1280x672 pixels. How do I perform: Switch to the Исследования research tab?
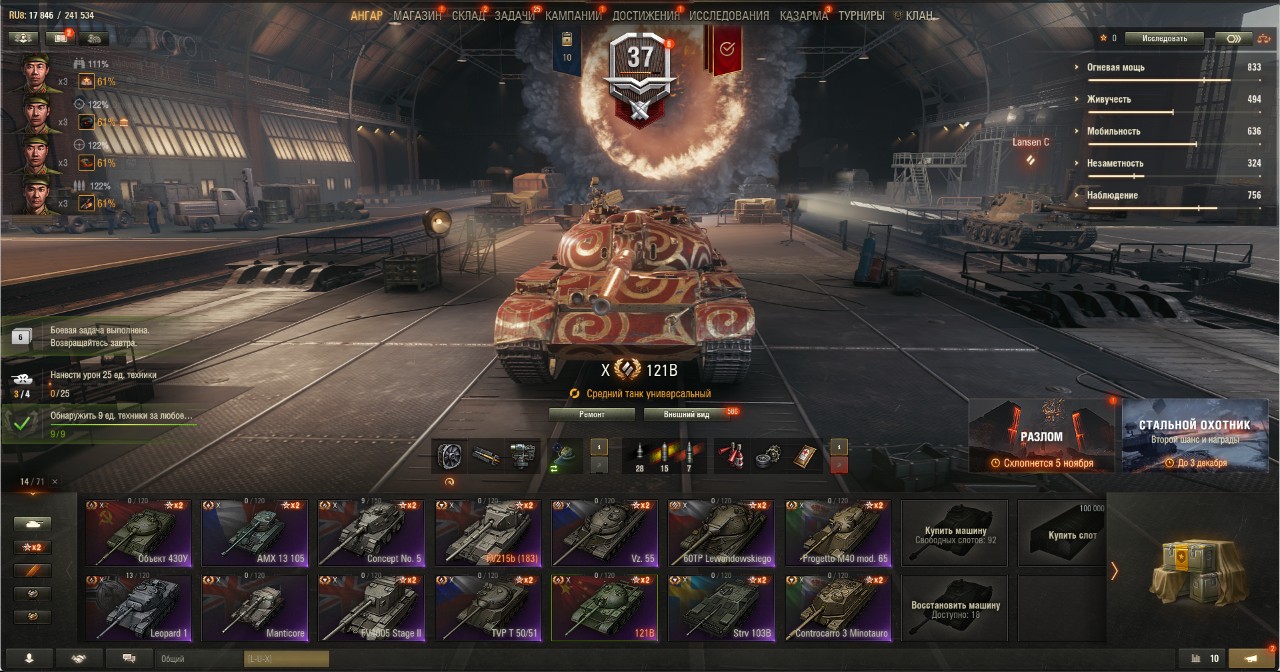[729, 16]
